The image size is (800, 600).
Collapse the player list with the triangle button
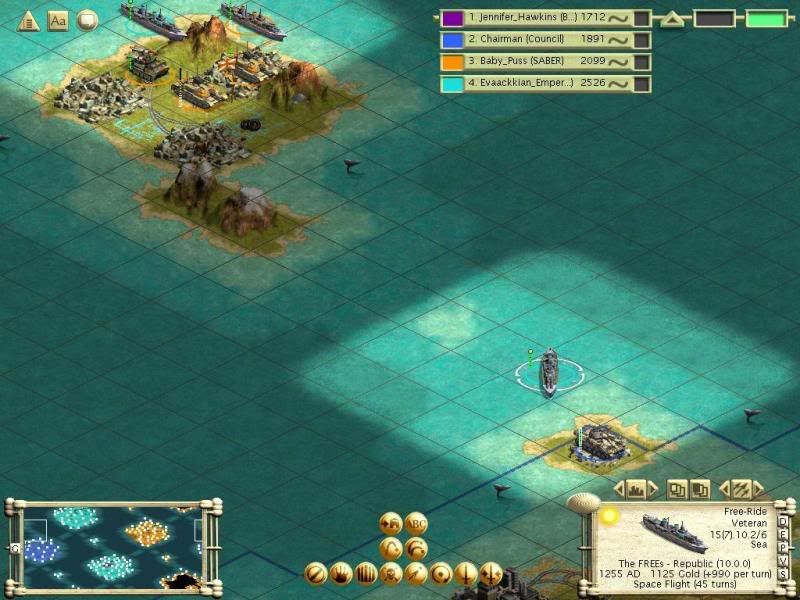671,19
